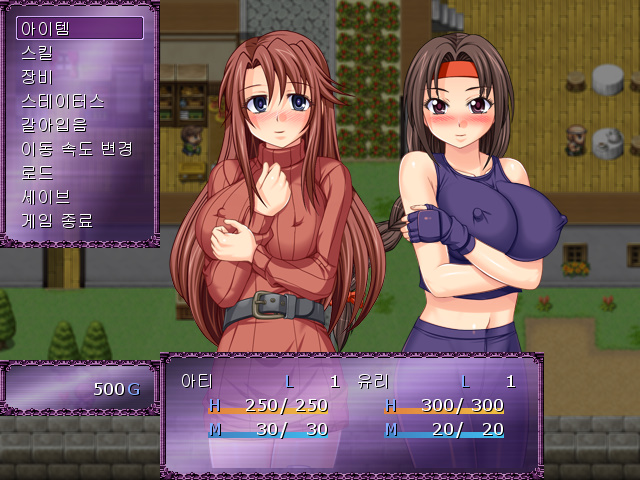Select the 스킬 (Skill) entry
The height and width of the screenshot is (480, 640).
click(80, 52)
